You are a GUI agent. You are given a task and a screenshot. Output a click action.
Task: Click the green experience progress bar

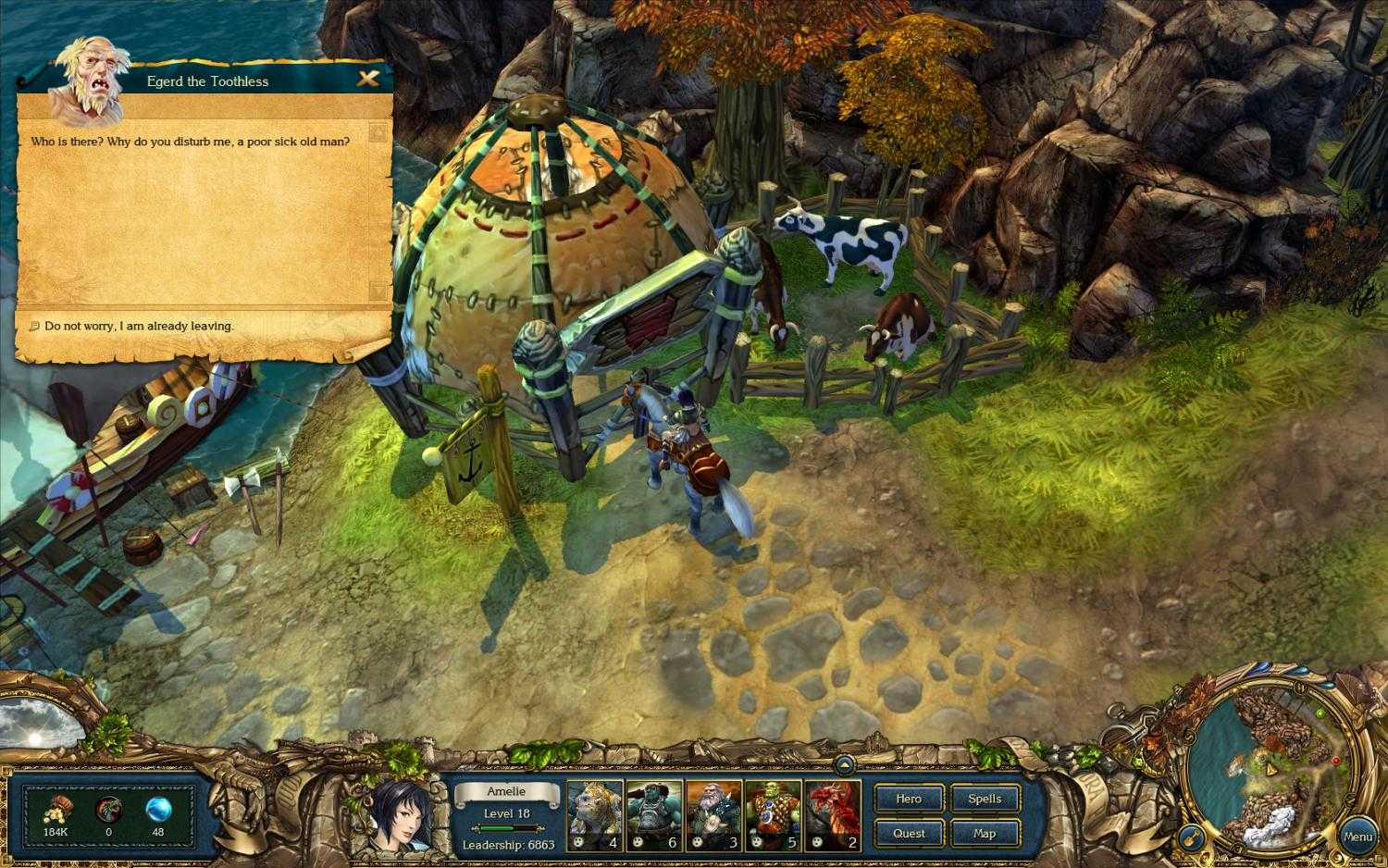(505, 826)
